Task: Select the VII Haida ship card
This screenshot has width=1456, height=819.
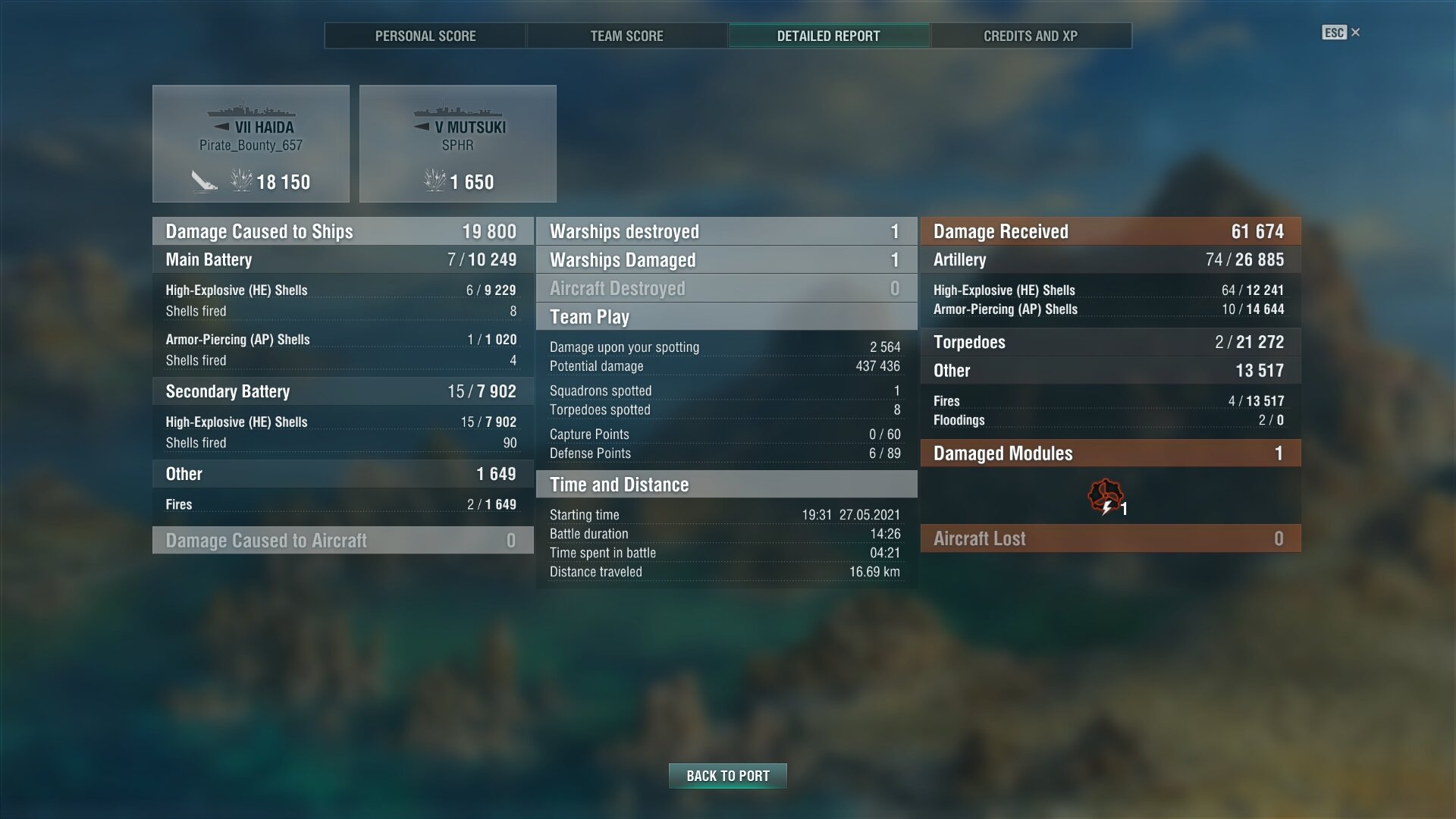Action: click(251, 144)
